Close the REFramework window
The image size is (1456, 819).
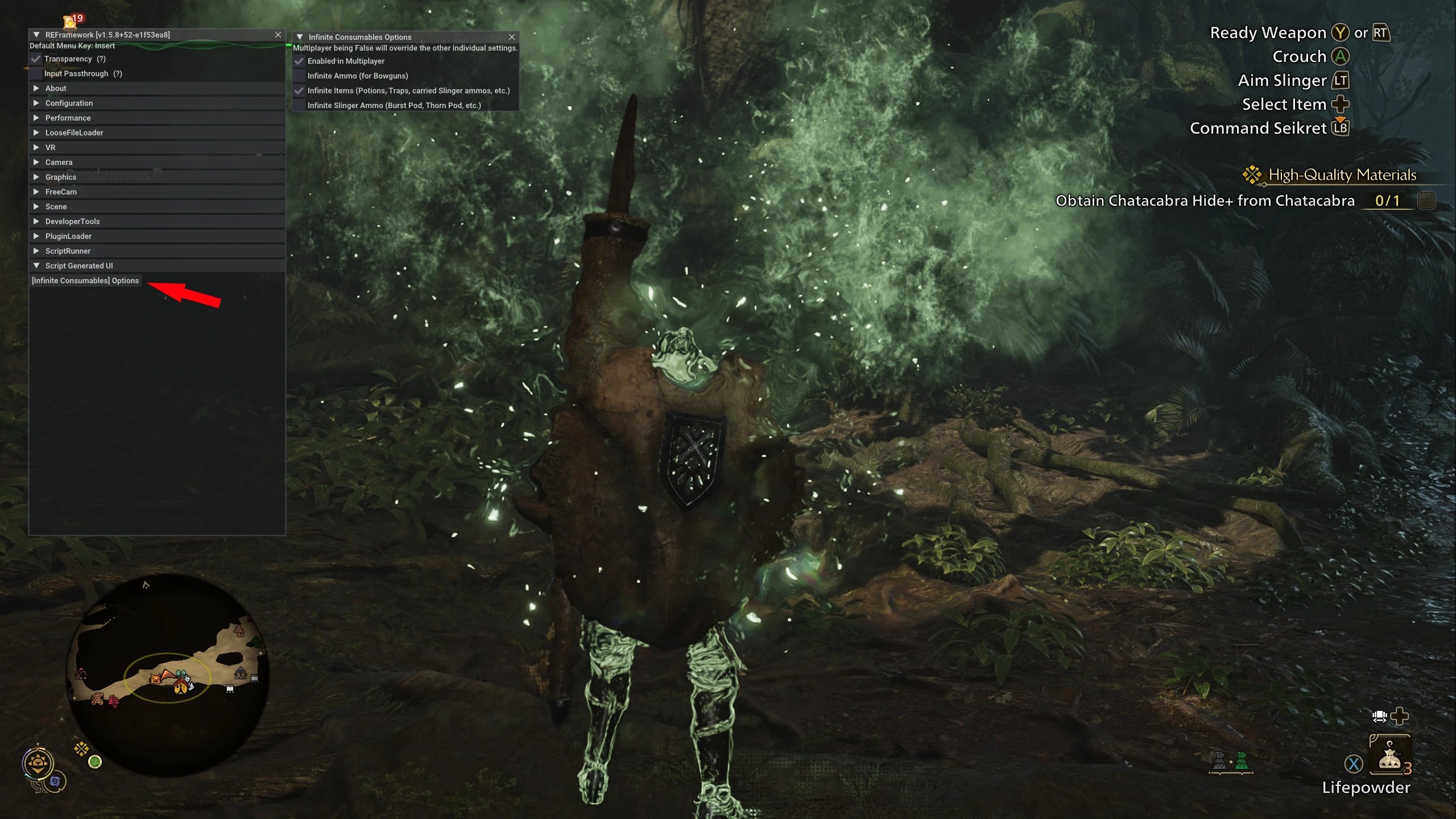point(278,35)
